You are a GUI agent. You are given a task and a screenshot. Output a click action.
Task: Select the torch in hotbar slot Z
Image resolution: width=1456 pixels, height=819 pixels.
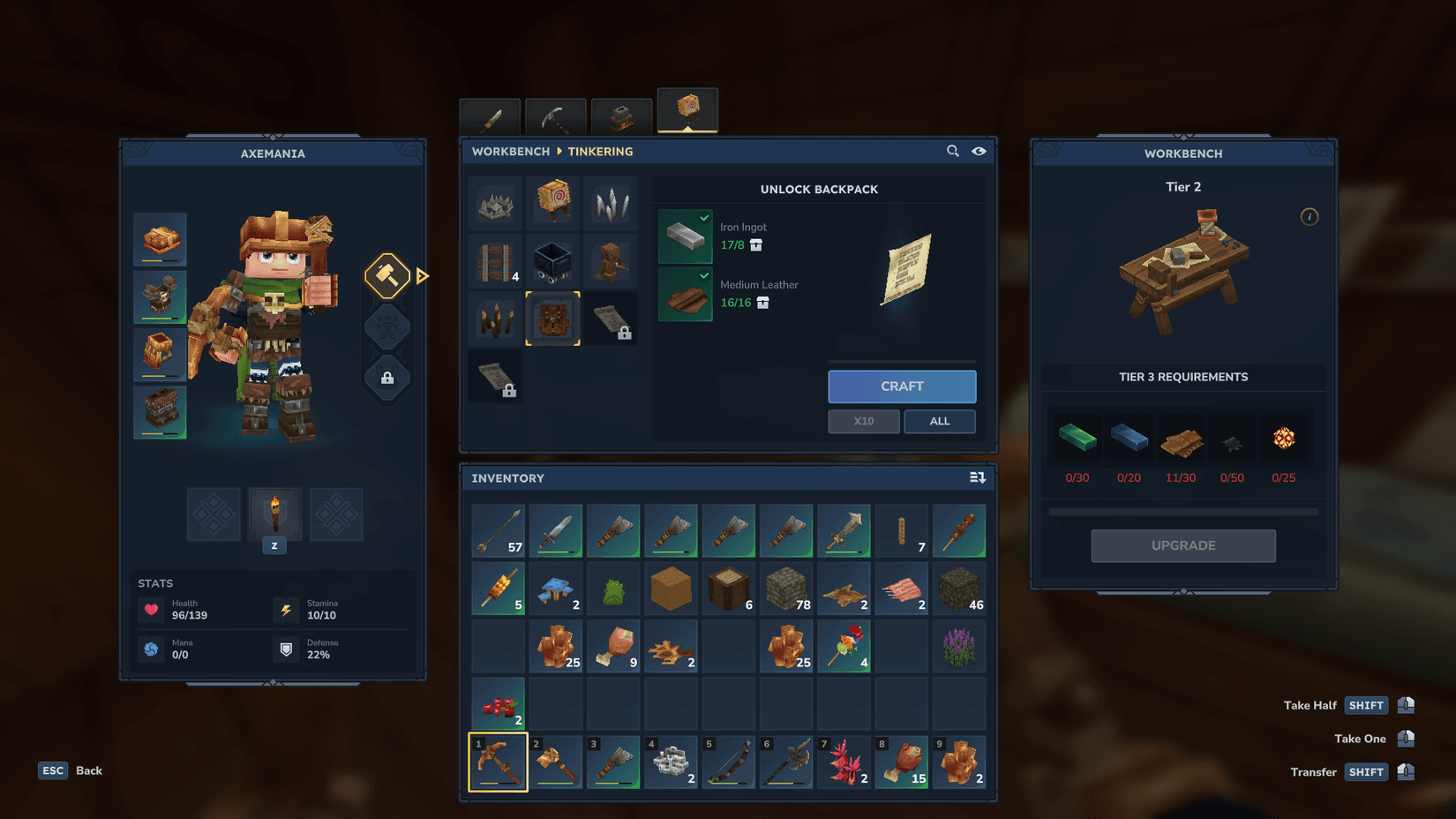(x=274, y=515)
